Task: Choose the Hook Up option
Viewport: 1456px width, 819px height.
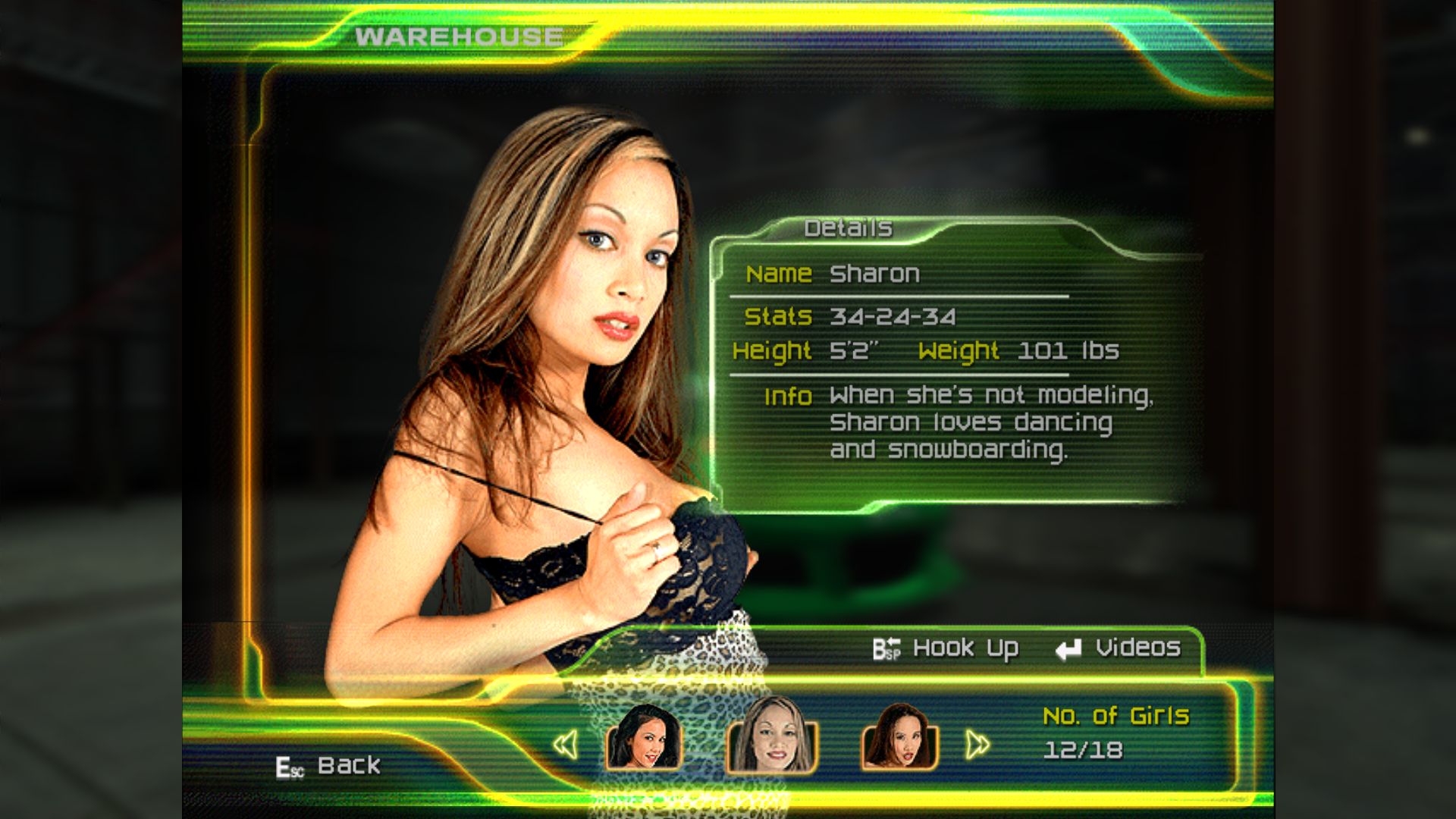Action: (x=946, y=649)
